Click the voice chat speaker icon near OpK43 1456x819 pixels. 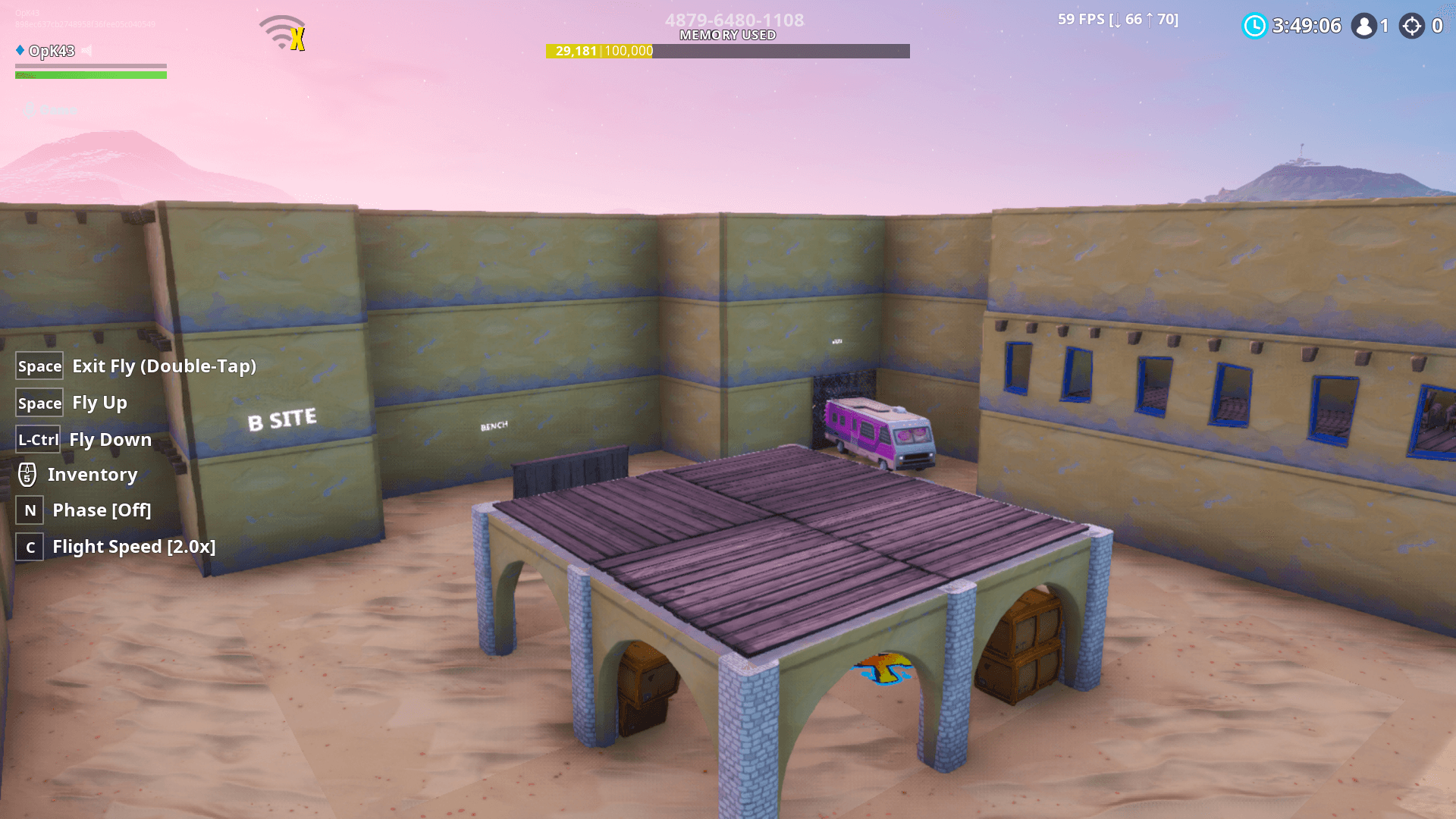[x=87, y=52]
